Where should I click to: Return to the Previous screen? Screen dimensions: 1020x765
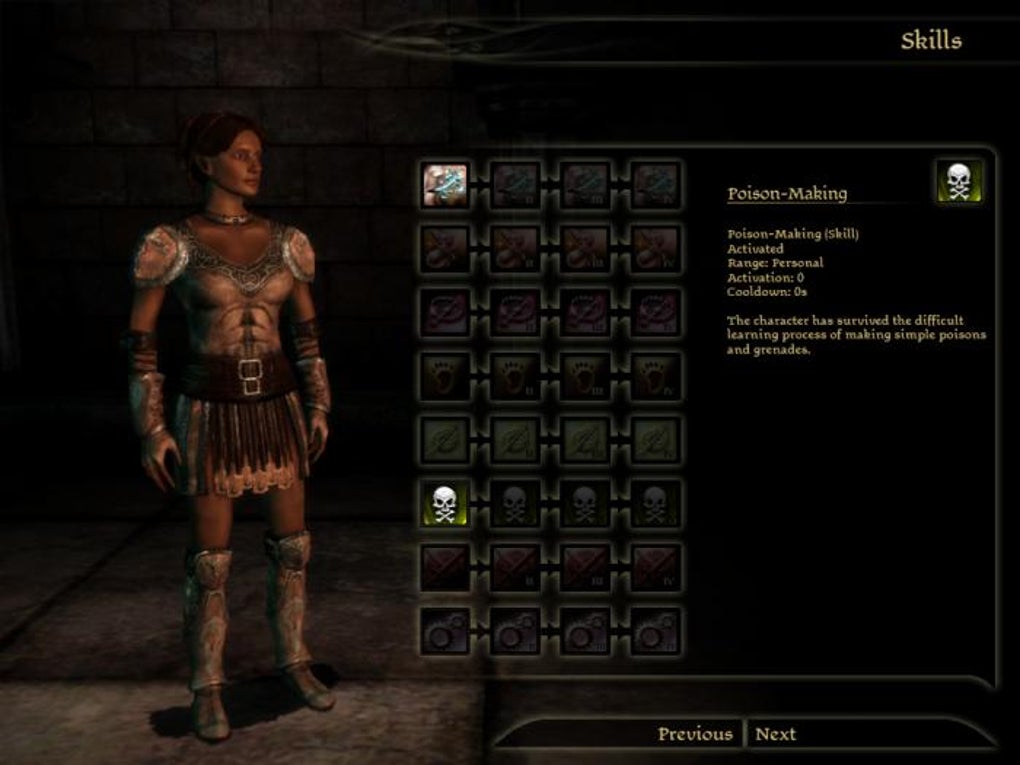695,734
